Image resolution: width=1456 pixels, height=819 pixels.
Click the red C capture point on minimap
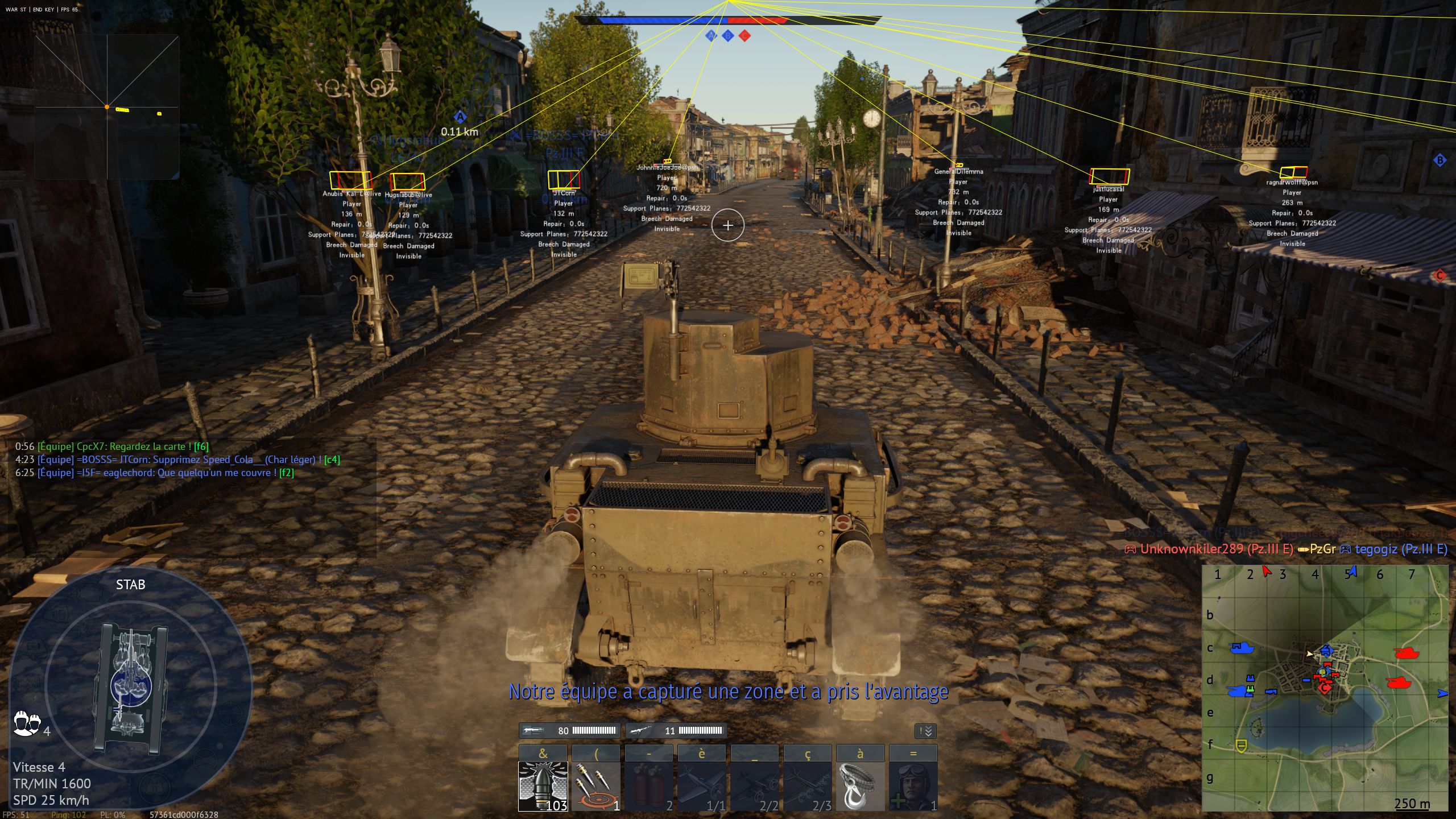(x=1325, y=689)
